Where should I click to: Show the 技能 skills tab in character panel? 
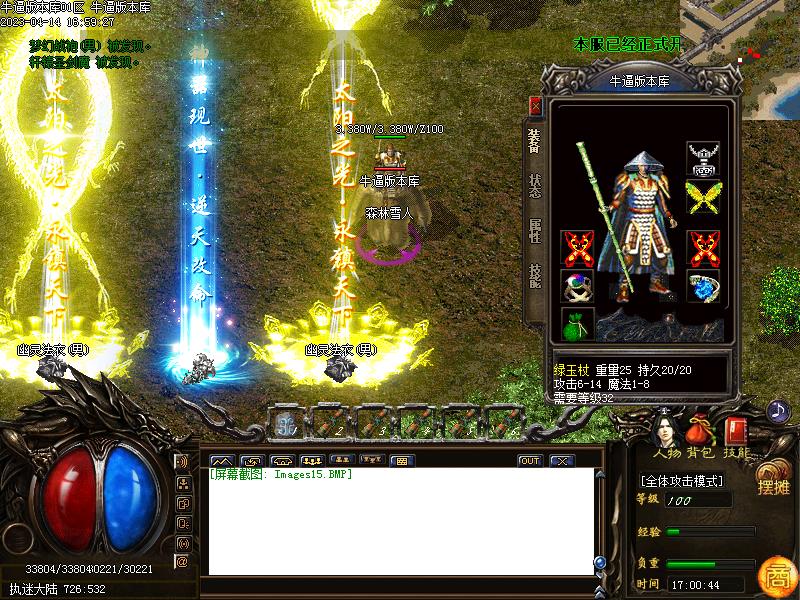tap(535, 276)
